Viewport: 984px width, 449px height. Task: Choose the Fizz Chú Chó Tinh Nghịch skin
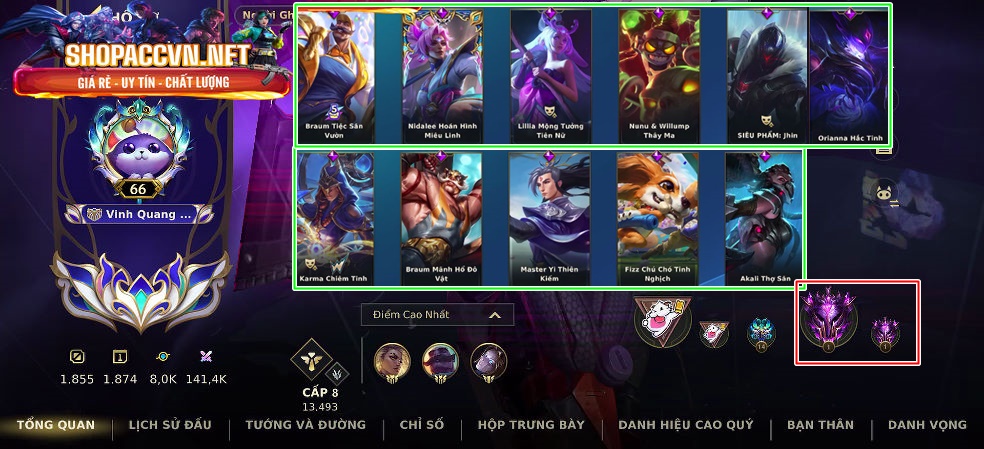click(657, 218)
